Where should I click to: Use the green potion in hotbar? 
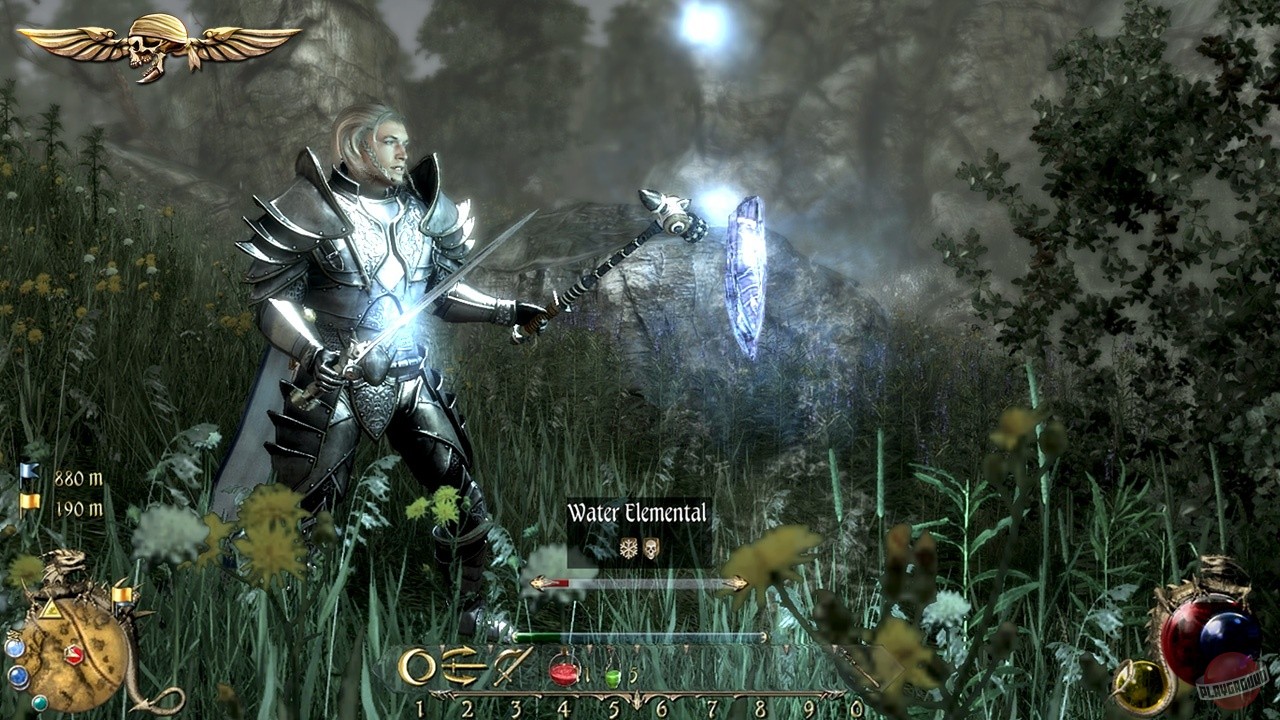(x=613, y=677)
